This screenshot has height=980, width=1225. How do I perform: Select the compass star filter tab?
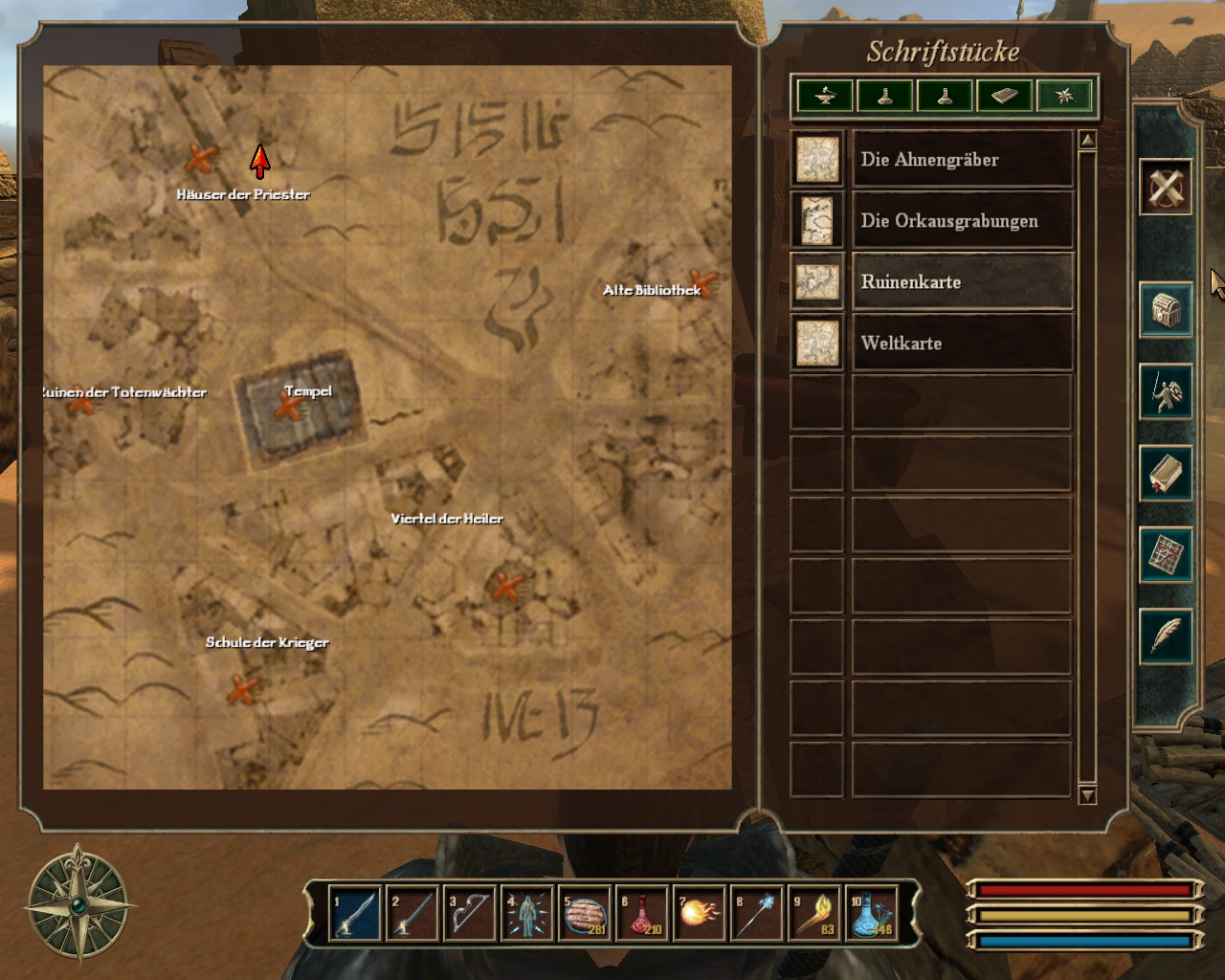point(1064,96)
